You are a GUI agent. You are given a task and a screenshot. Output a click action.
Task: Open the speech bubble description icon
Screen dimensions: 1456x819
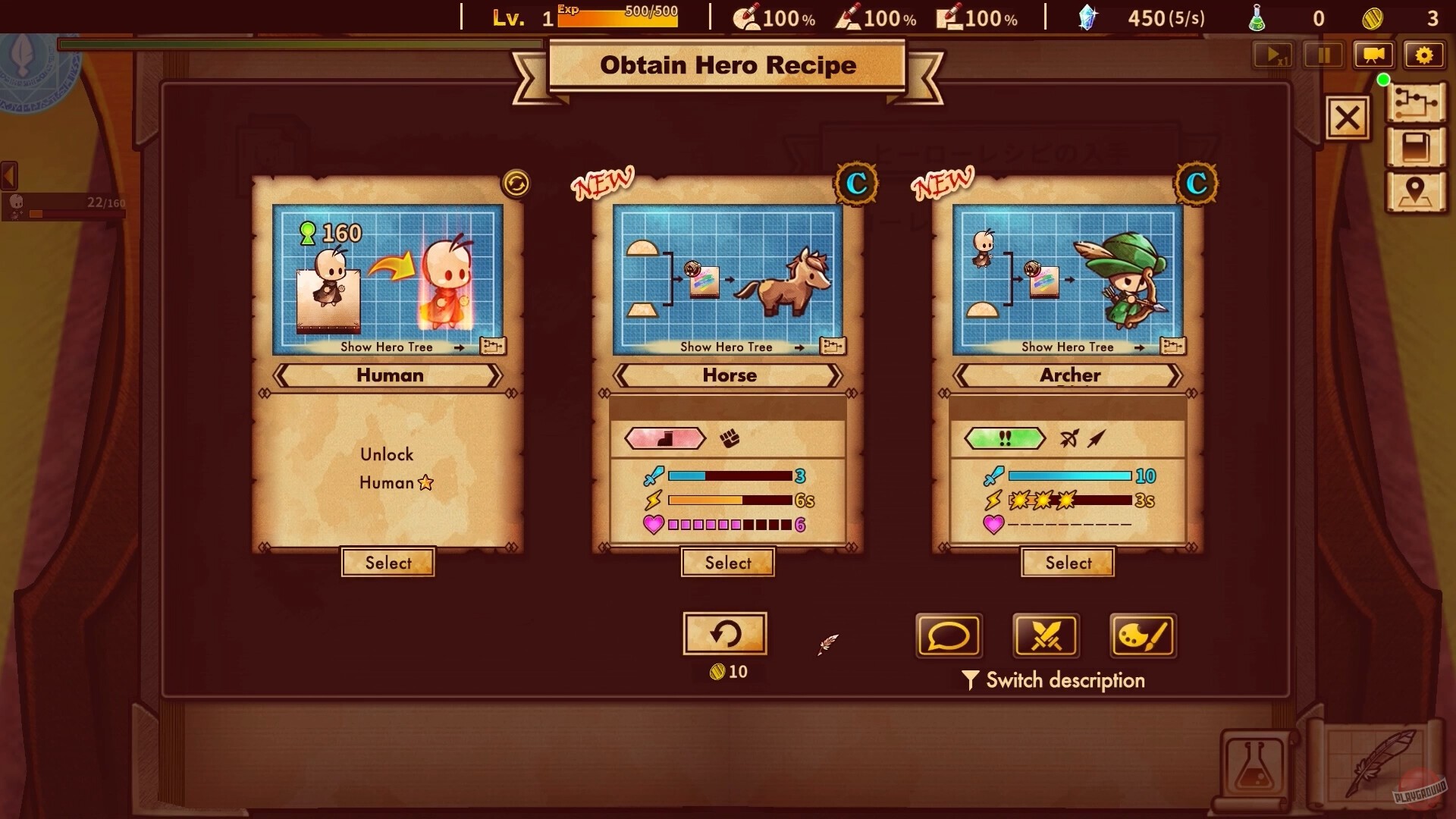pos(948,636)
